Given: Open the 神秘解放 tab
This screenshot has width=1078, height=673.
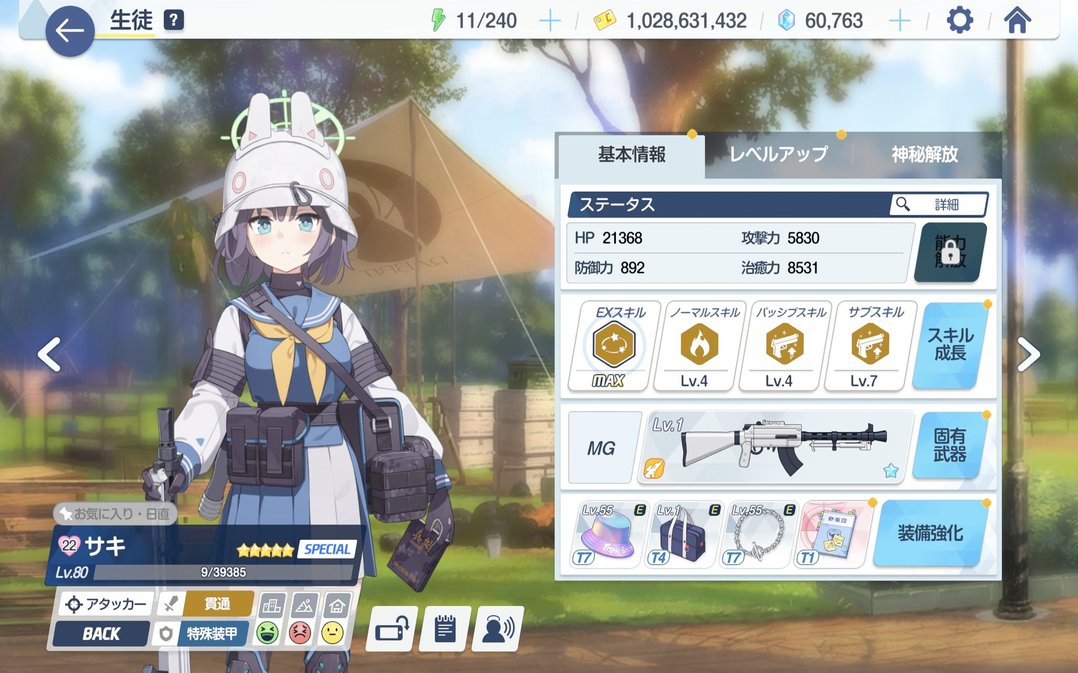Looking at the screenshot, I should 924,154.
